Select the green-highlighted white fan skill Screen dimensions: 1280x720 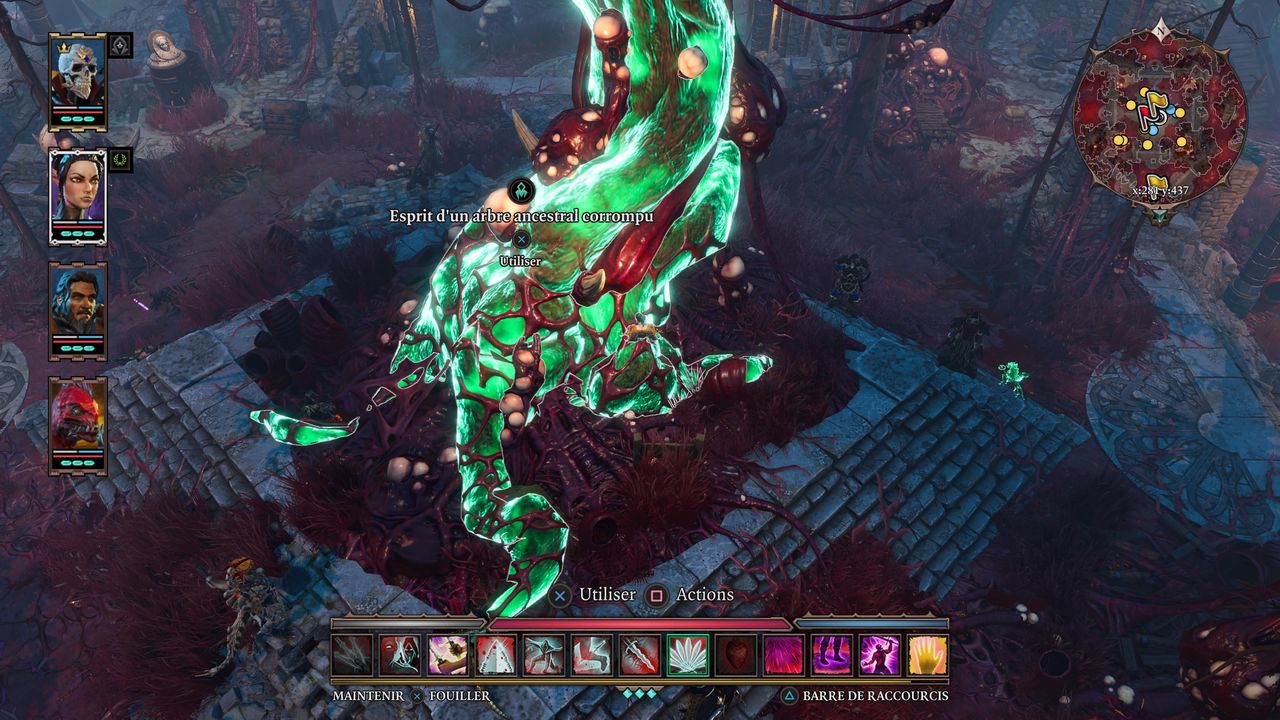pyautogui.click(x=687, y=655)
